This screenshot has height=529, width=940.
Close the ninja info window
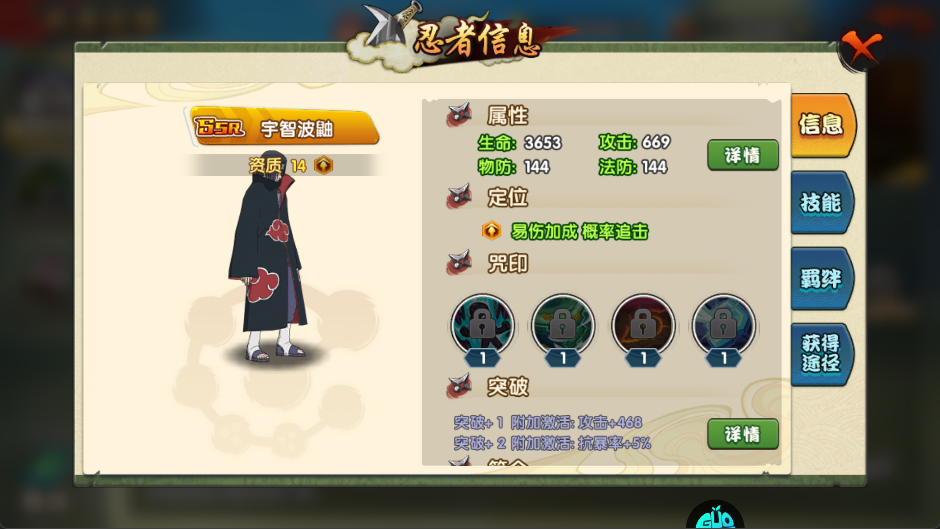(x=860, y=47)
